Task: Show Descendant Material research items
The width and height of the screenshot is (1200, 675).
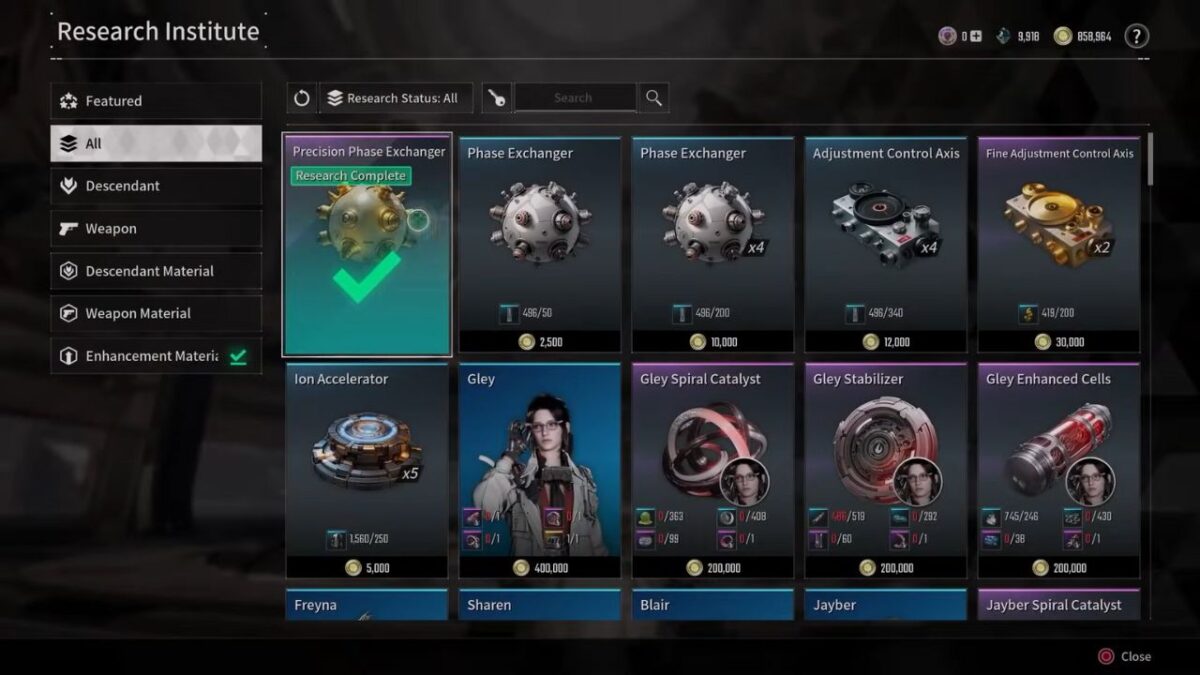Action: tap(155, 271)
